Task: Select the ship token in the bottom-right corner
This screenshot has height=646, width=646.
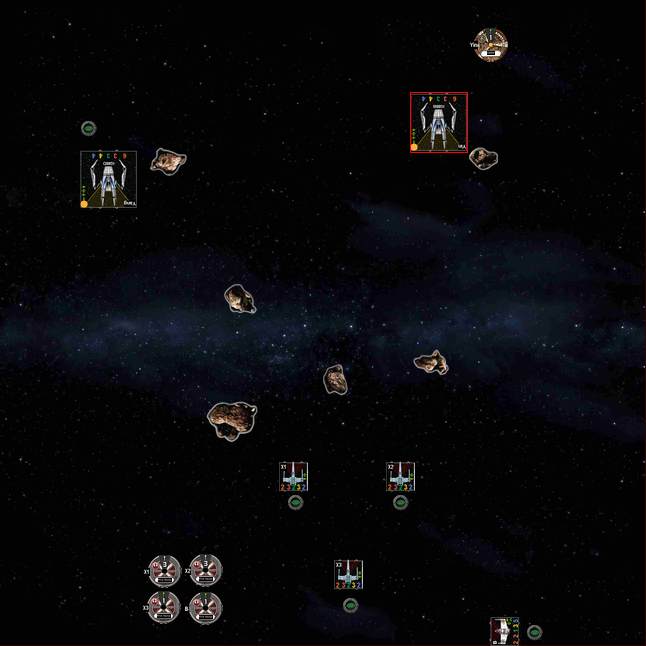Action: 504,631
